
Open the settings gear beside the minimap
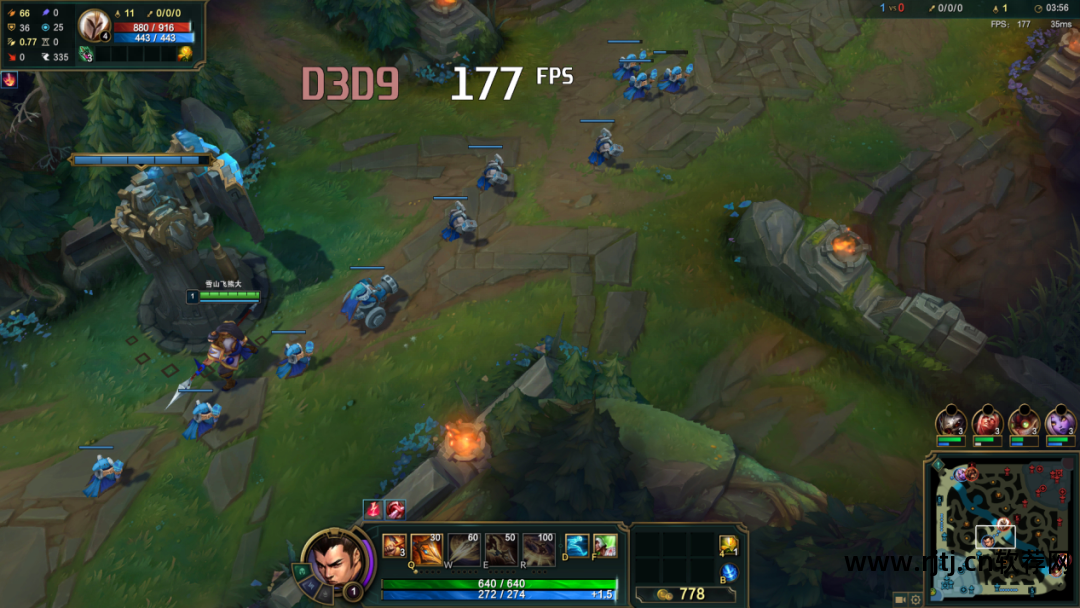pos(915,599)
